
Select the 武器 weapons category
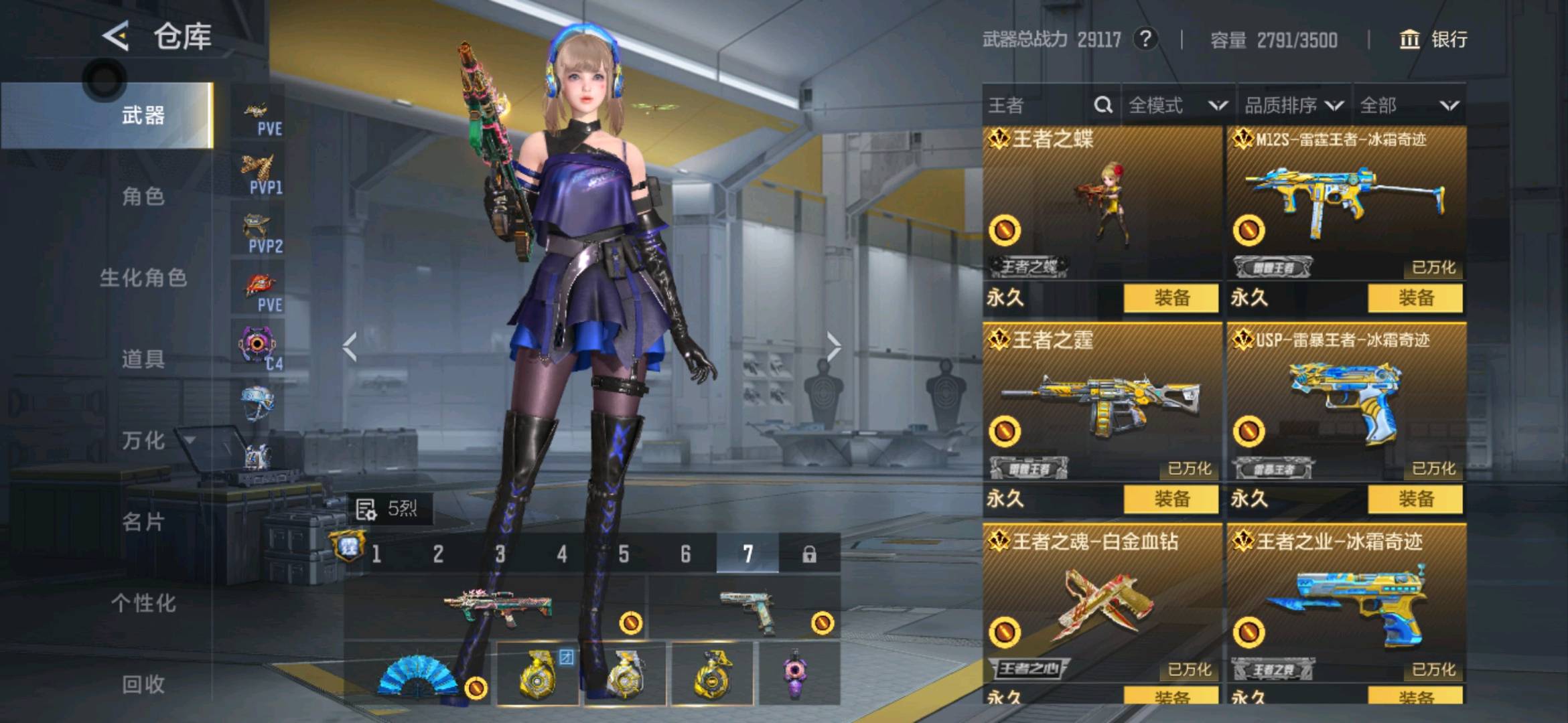[x=143, y=115]
